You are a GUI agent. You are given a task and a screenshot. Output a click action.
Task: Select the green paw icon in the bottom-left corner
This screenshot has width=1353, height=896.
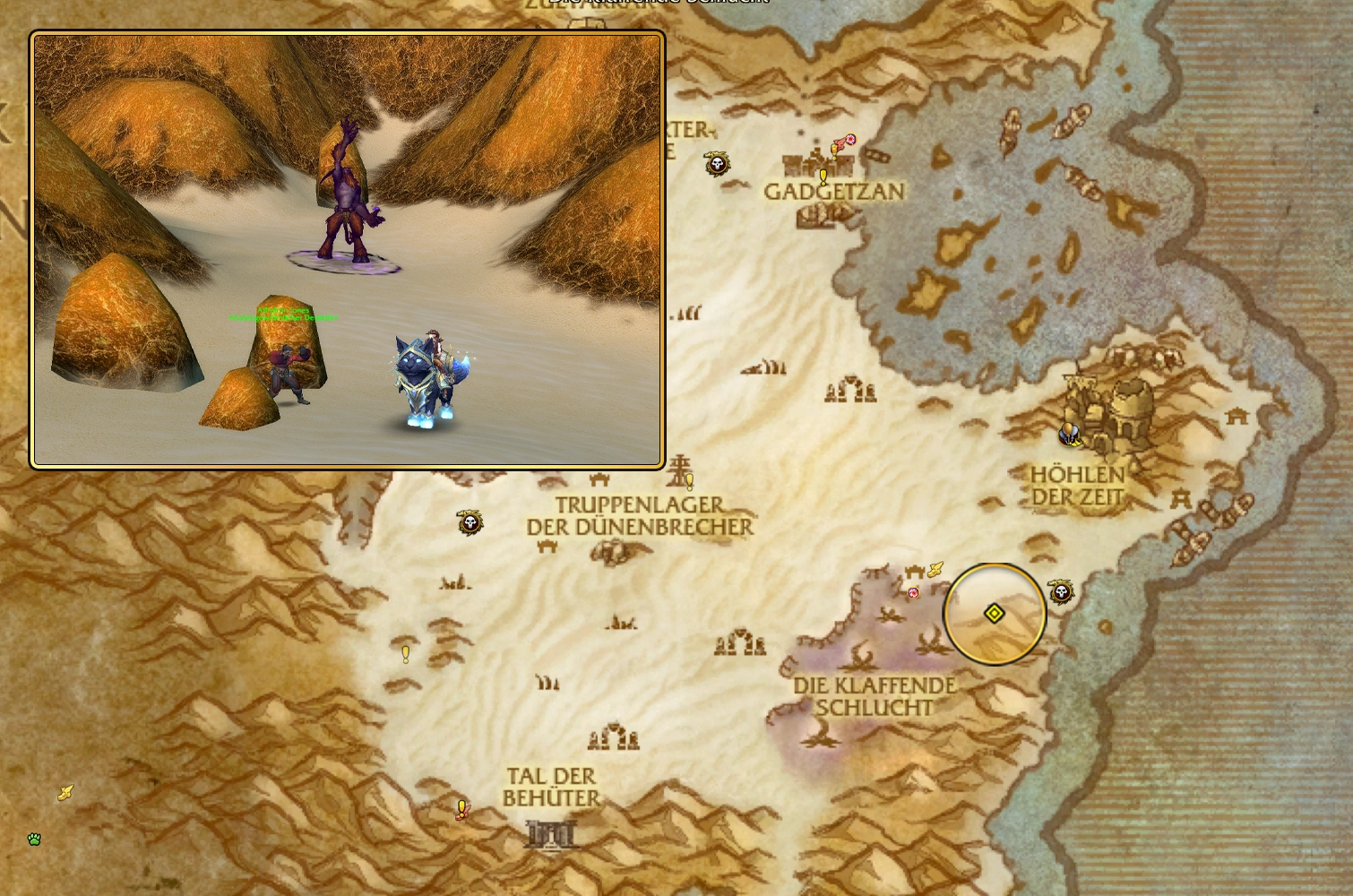pos(34,840)
